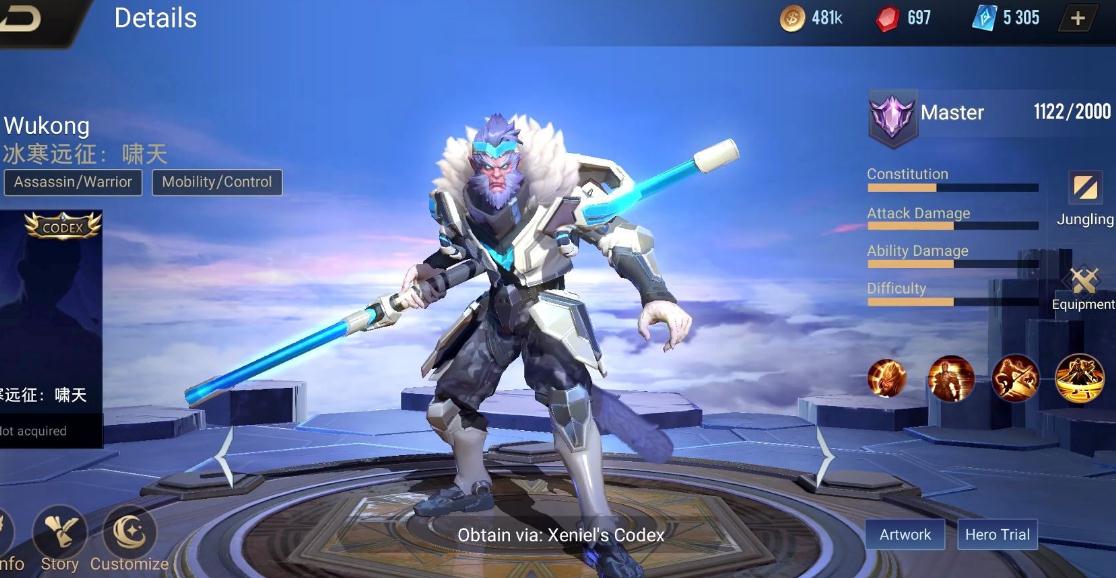Open the Equipment crossed-swords icon
Viewport: 1116px width, 578px height.
point(1084,283)
